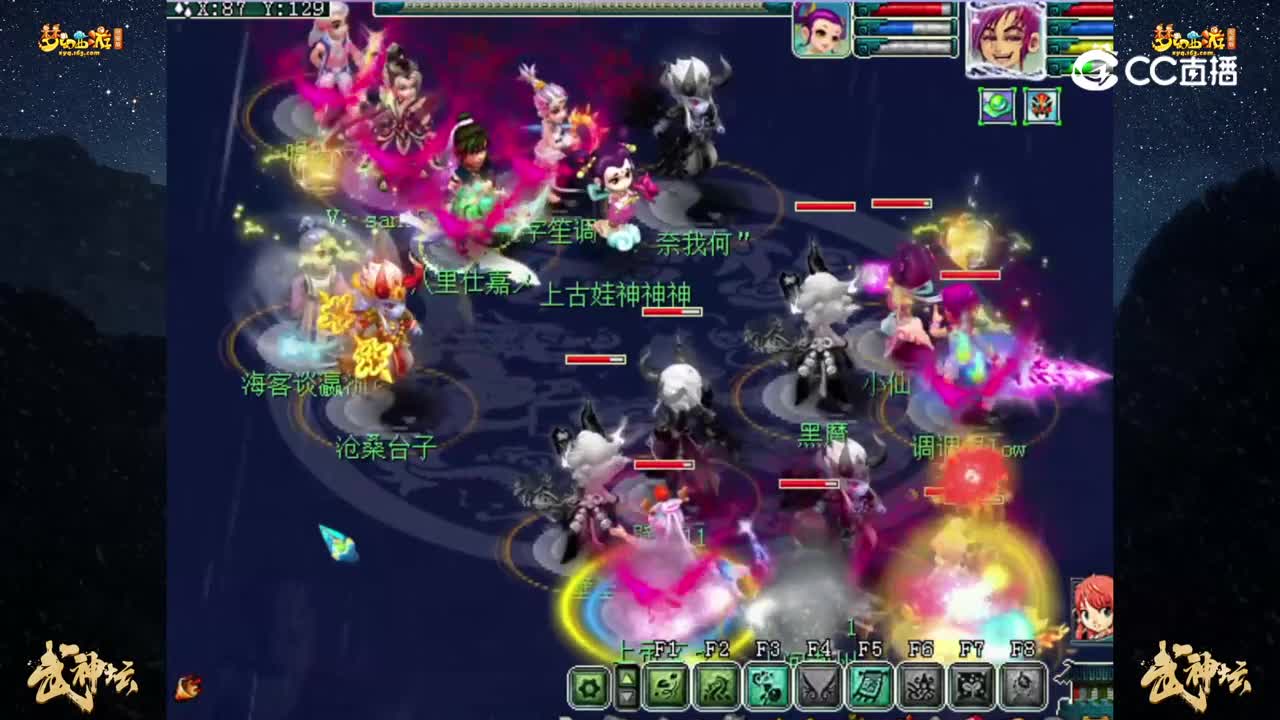
Task: Select the F2 skill shortcut icon
Action: click(716, 686)
